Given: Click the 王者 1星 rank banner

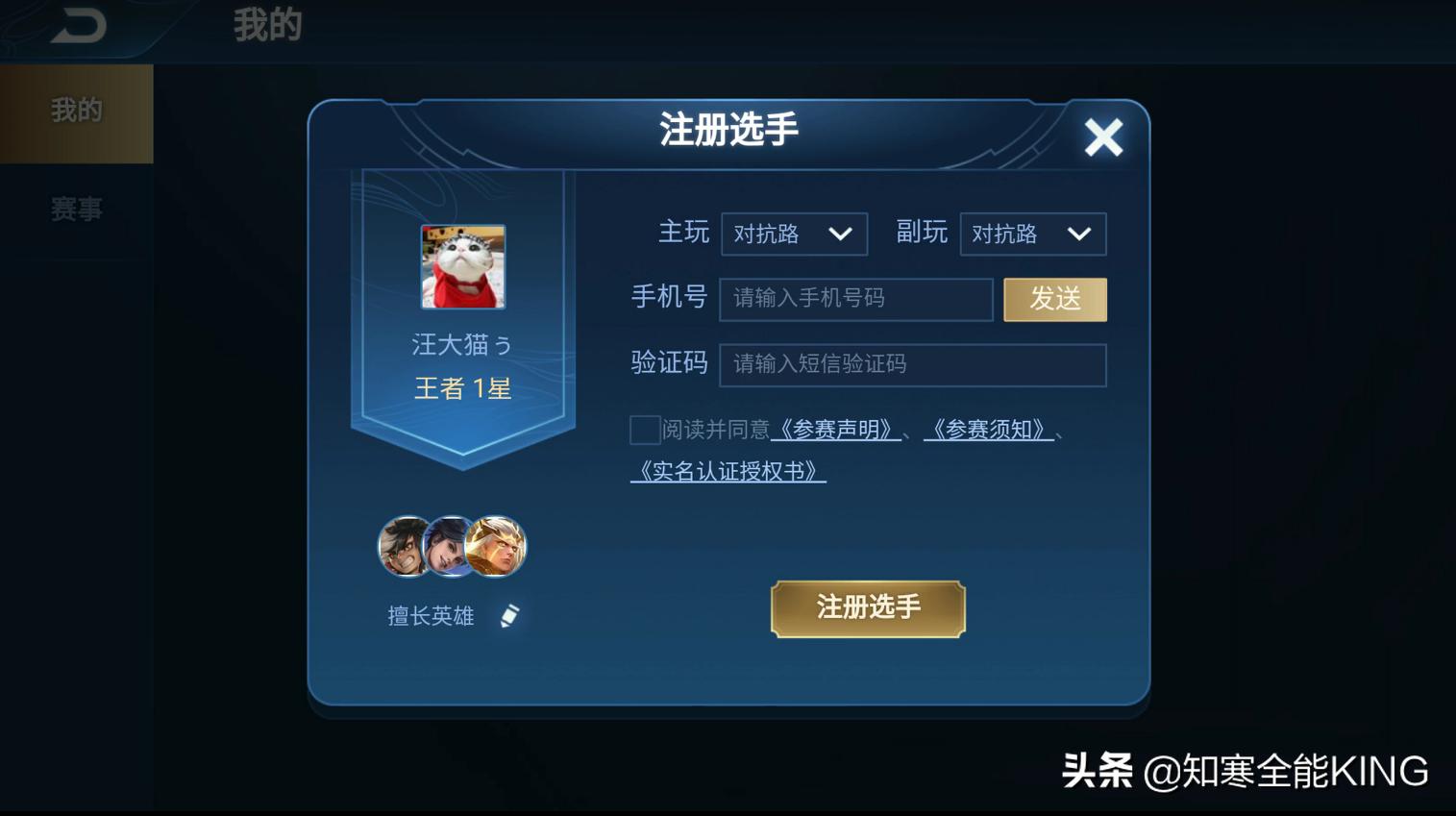Looking at the screenshot, I should tap(463, 387).
